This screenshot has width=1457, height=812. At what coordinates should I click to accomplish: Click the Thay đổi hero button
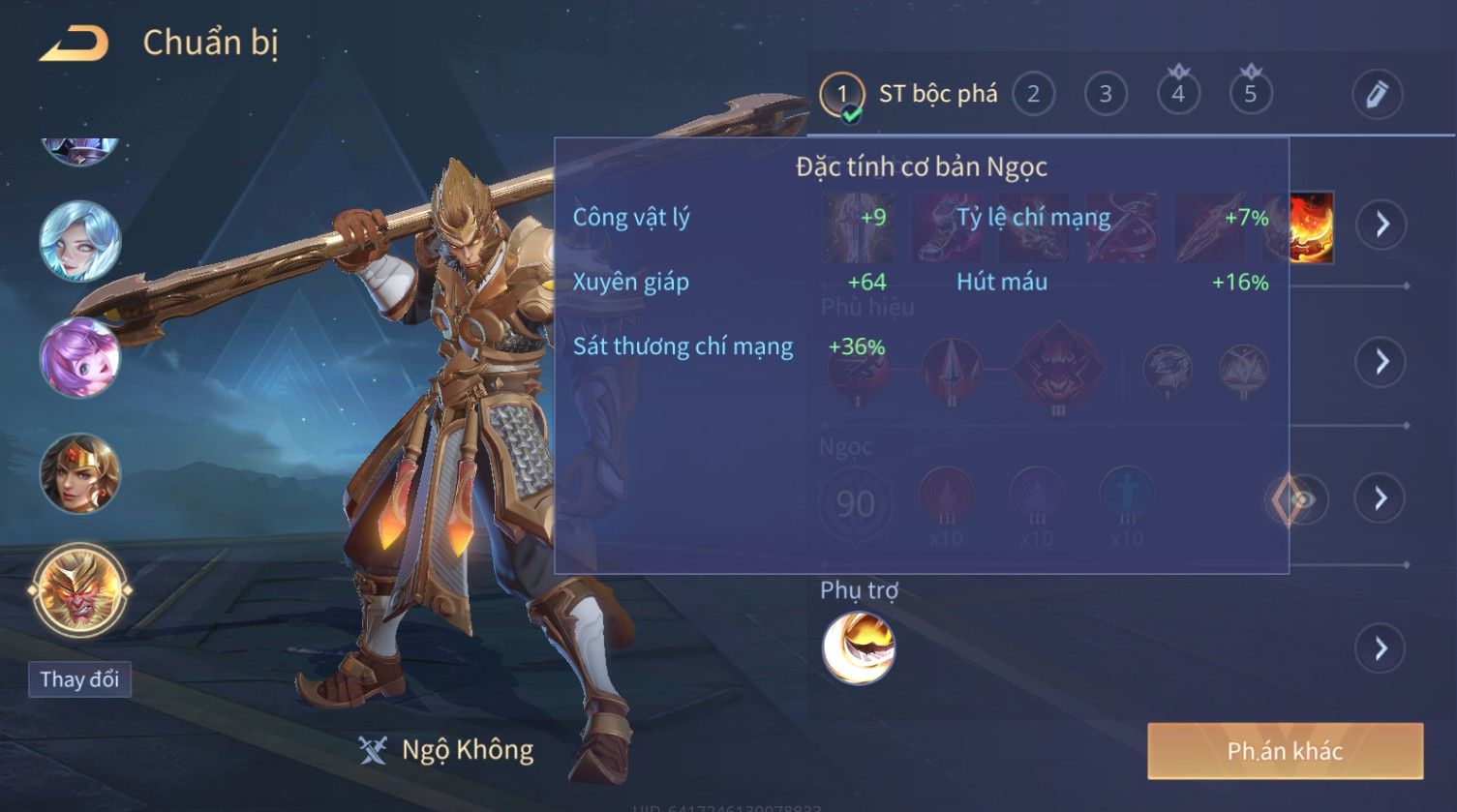[79, 679]
